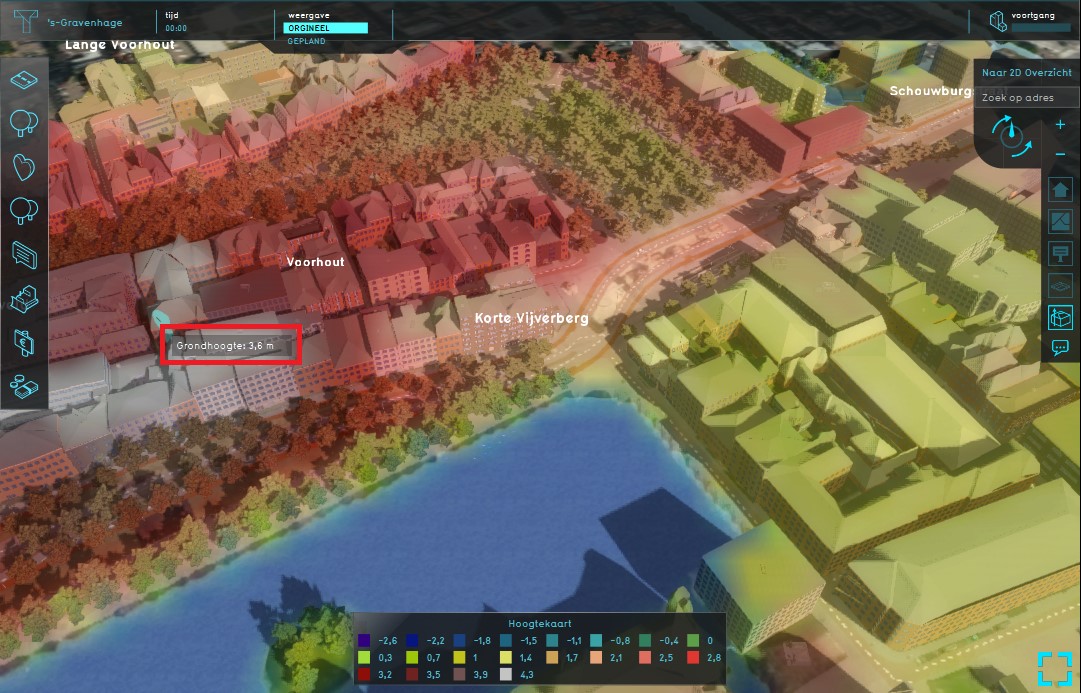
Task: Click the camera rotation compass control
Action: (x=1011, y=137)
